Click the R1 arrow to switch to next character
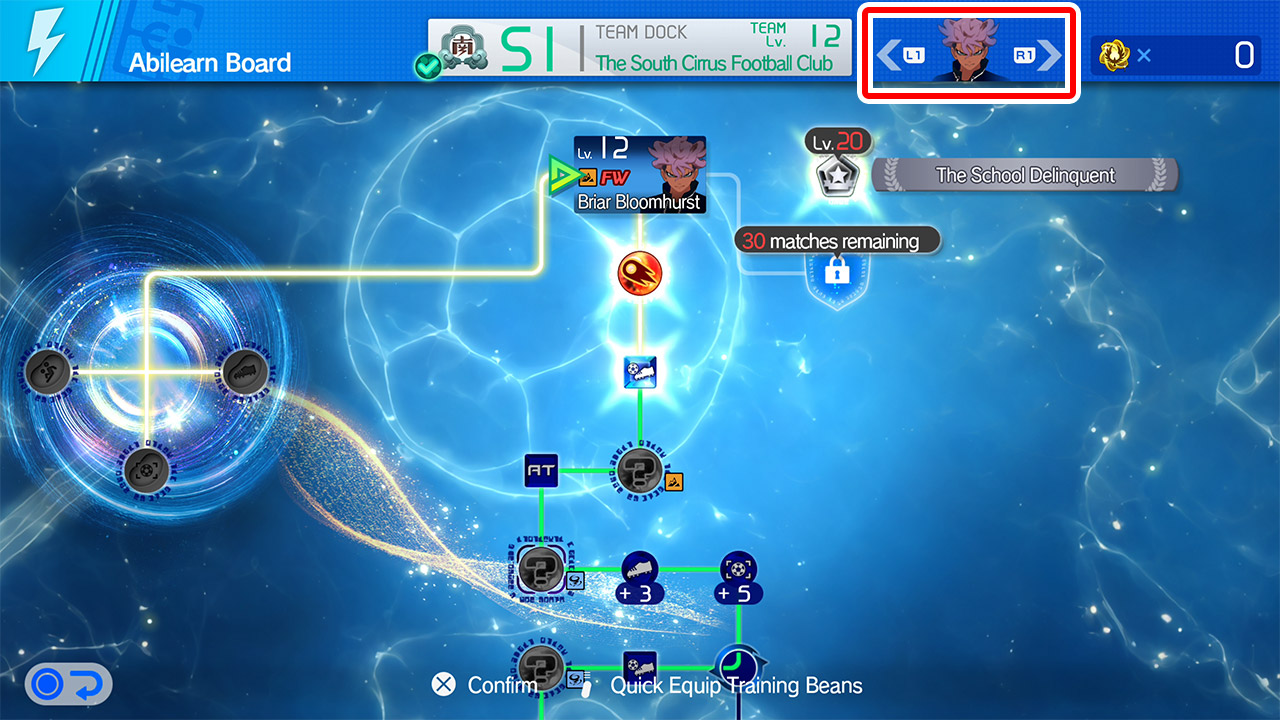 click(1045, 55)
